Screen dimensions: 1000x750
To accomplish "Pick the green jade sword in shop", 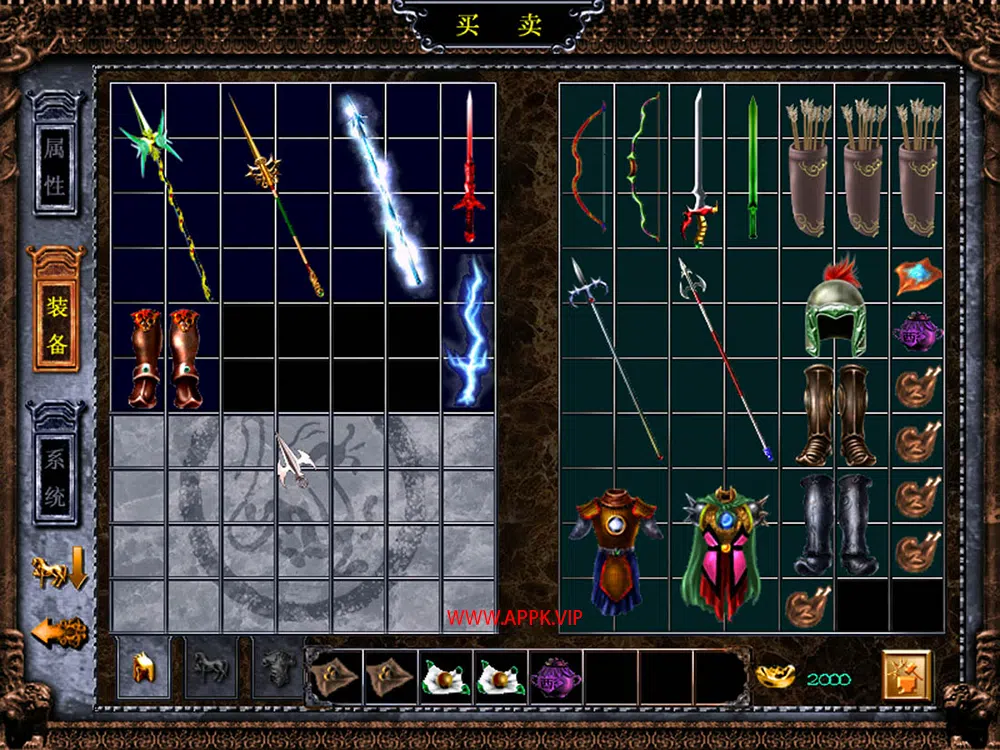I will (752, 168).
